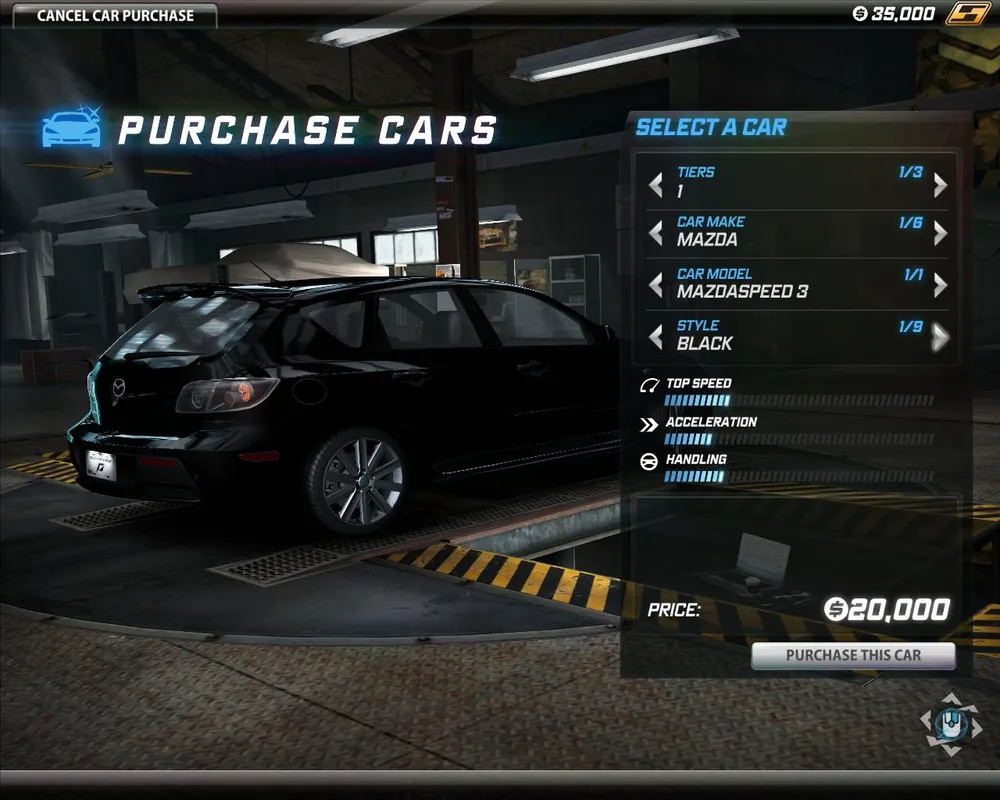The height and width of the screenshot is (800, 1000).
Task: Choose the previous car style color
Action: pos(656,338)
